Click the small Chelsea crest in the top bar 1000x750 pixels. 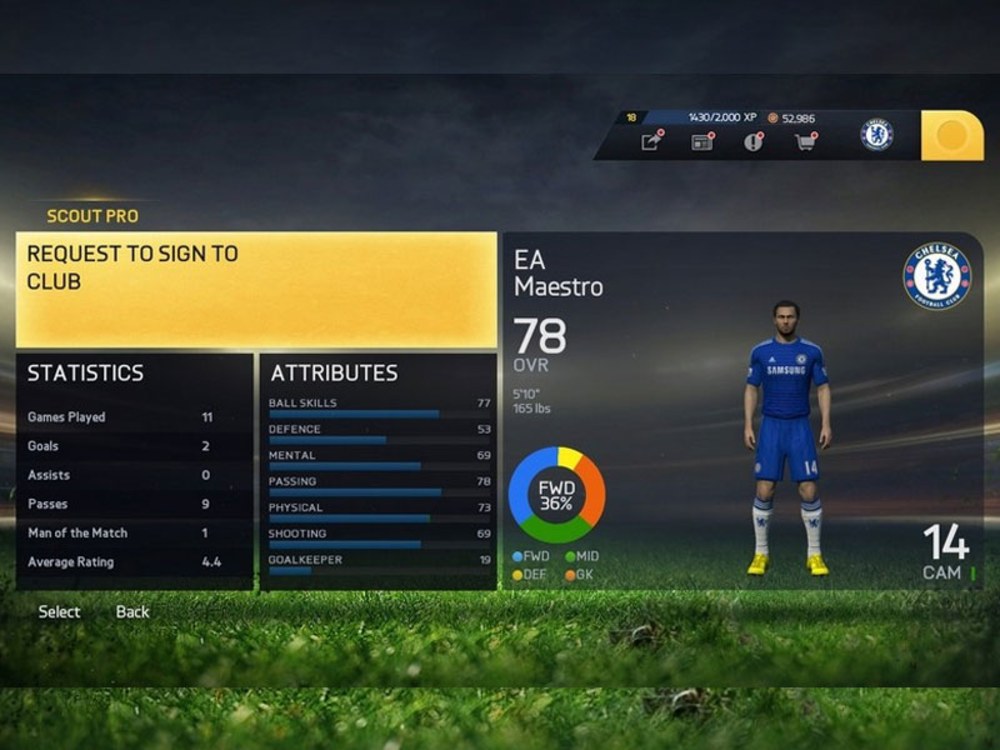click(x=877, y=135)
